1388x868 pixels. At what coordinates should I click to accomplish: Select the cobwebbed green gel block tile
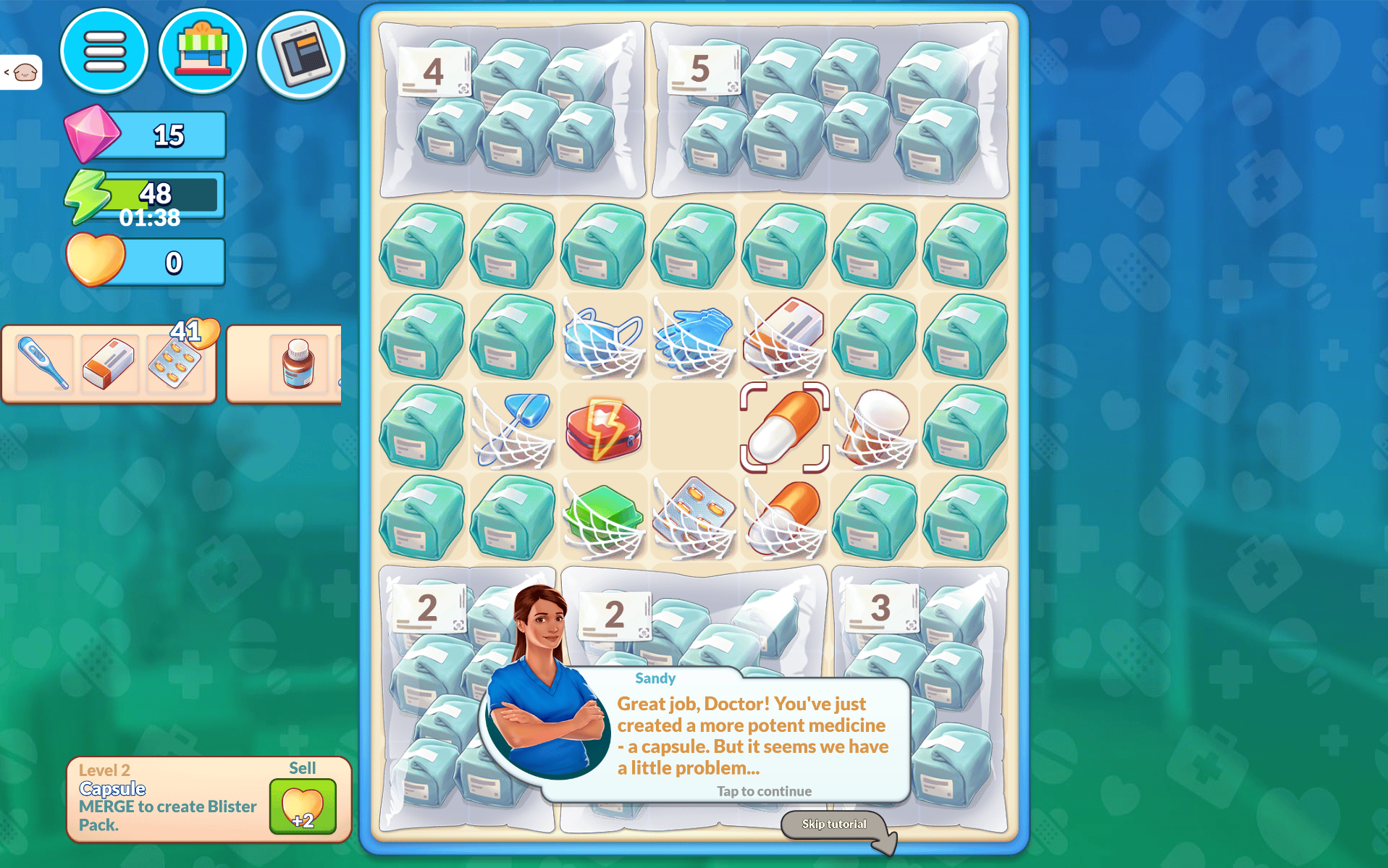[604, 518]
